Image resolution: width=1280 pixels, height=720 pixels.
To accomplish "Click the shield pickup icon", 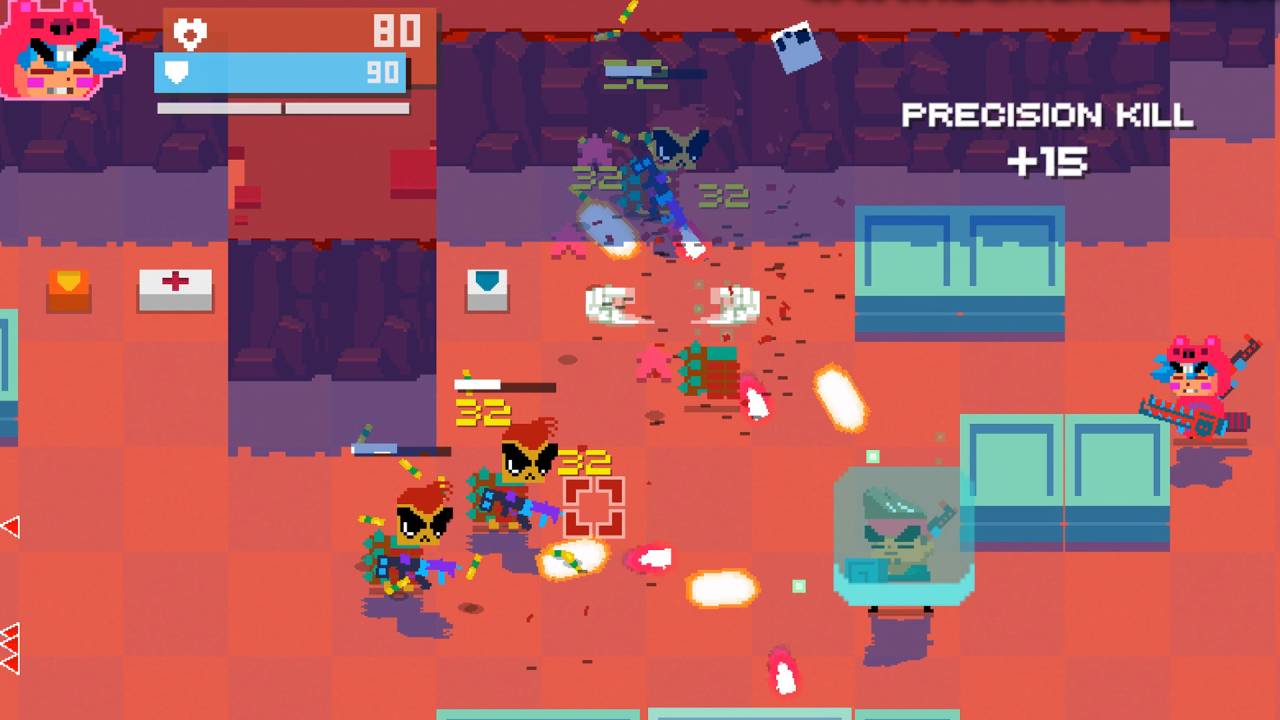I will (x=487, y=292).
